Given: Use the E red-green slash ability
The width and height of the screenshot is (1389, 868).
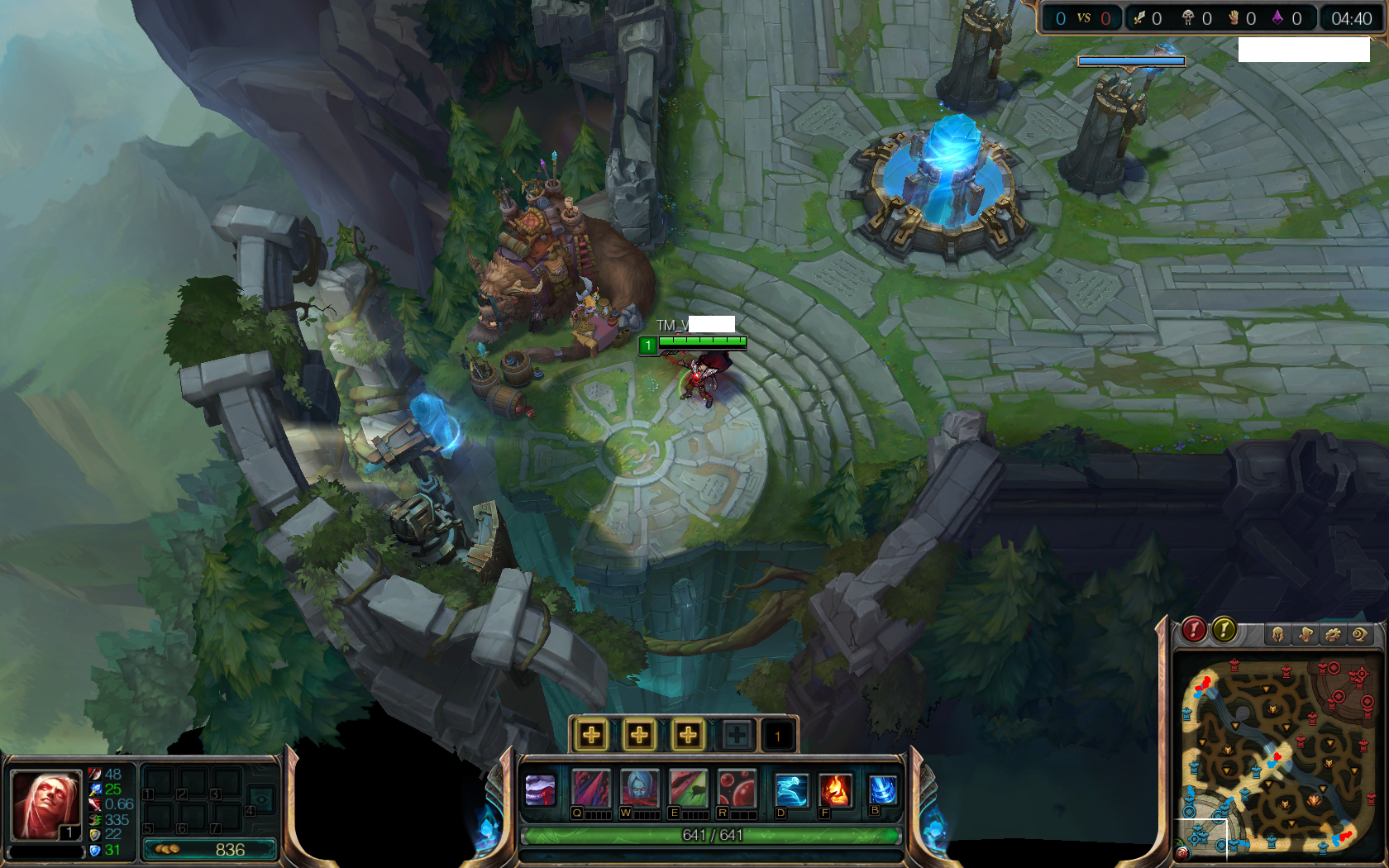Looking at the screenshot, I should click(688, 788).
